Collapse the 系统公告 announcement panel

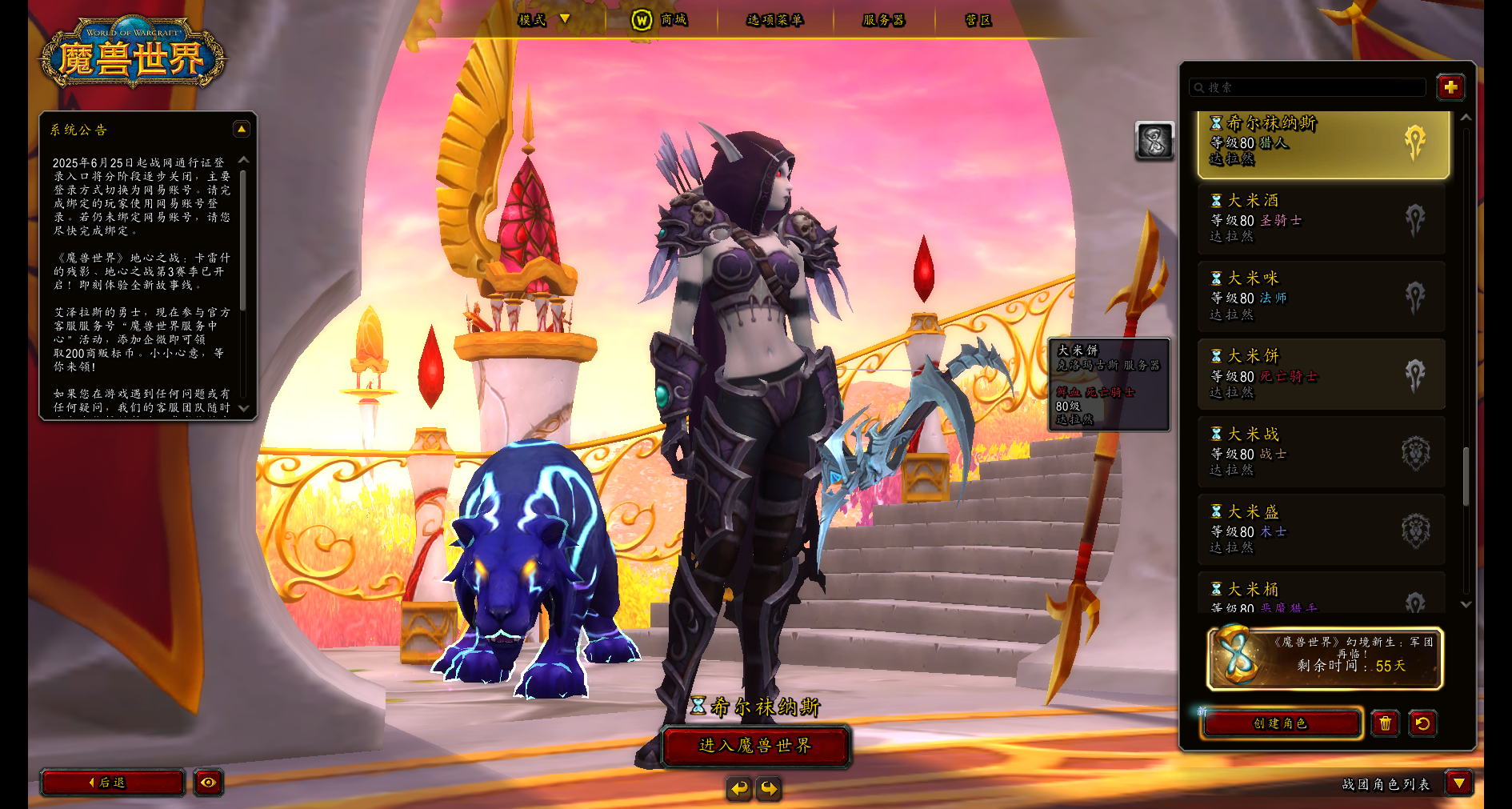(x=241, y=129)
